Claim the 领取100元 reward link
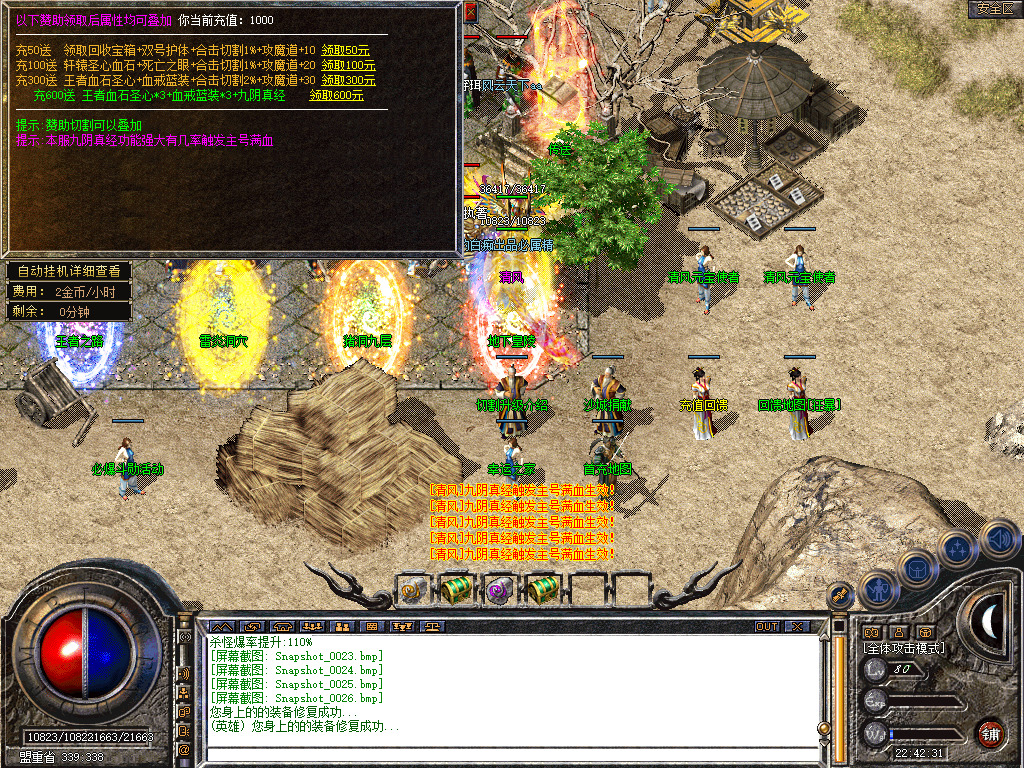The width and height of the screenshot is (1024, 768). (348, 65)
